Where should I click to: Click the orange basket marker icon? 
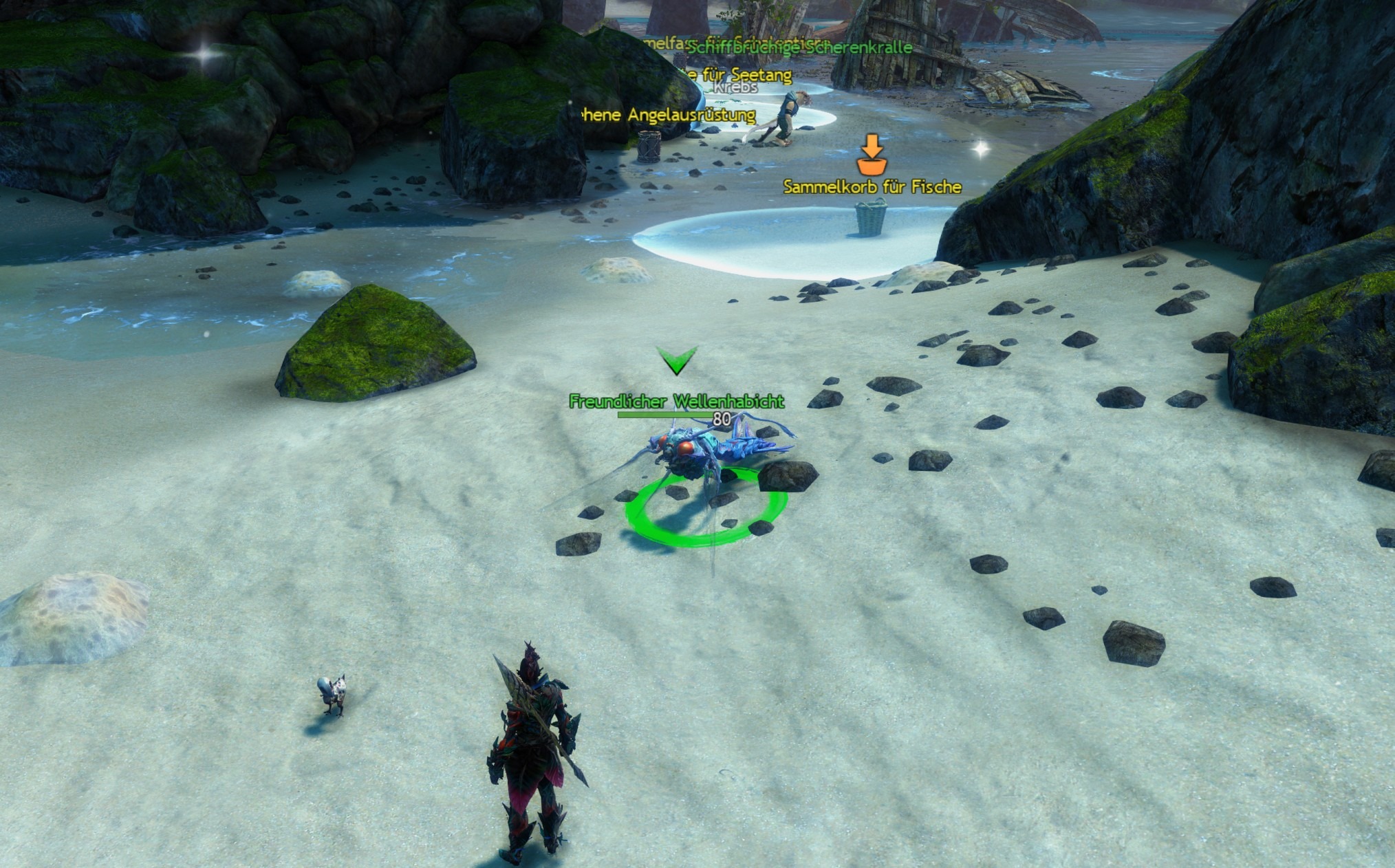tap(872, 155)
